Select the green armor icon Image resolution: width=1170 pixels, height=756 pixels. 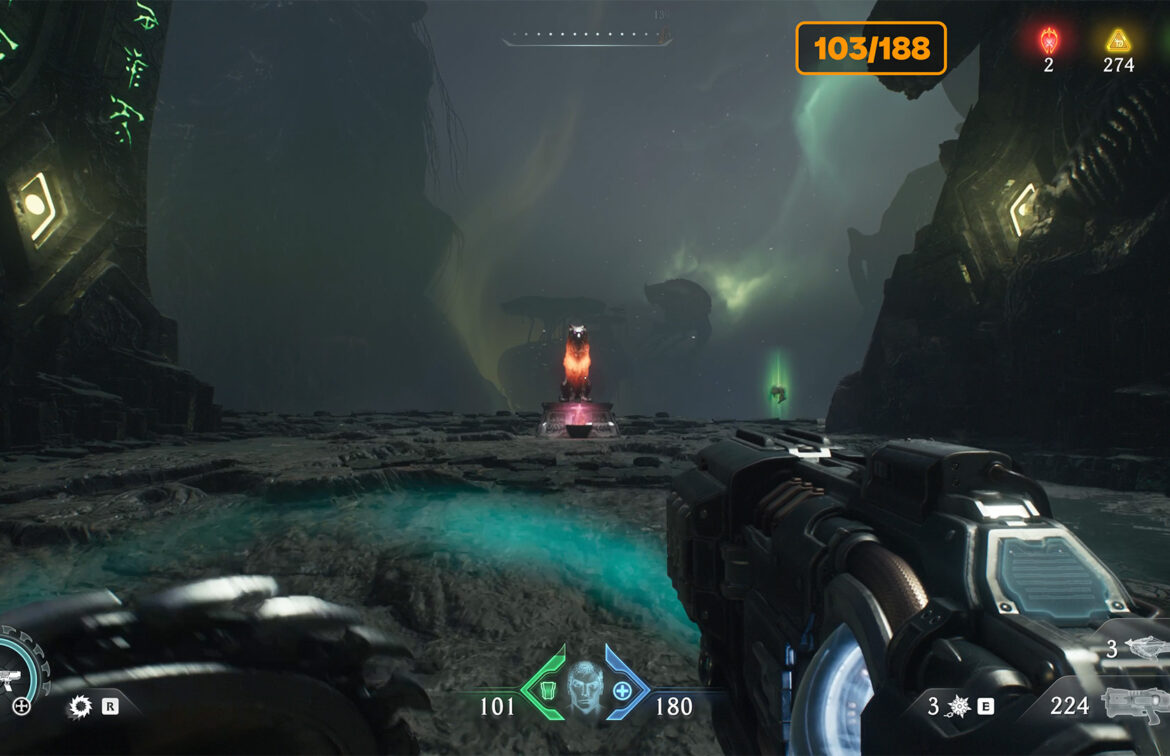548,690
